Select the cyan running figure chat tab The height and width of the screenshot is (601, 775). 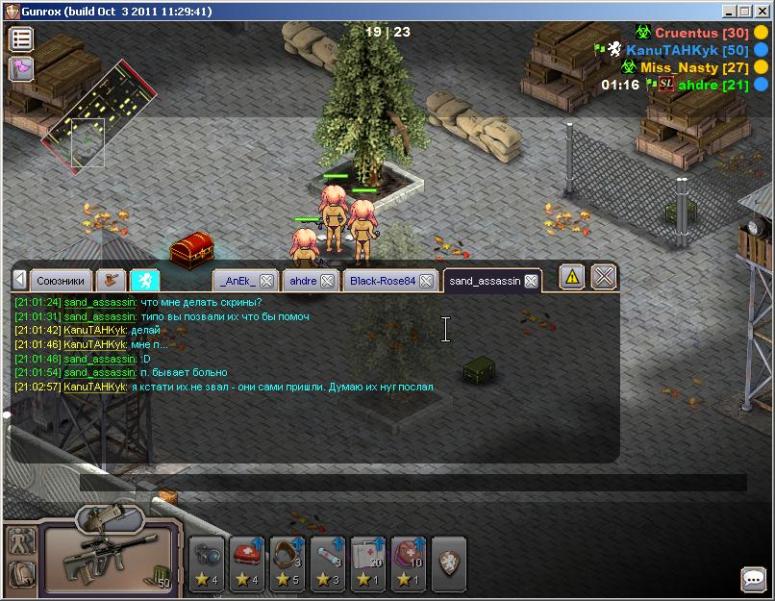[x=144, y=281]
